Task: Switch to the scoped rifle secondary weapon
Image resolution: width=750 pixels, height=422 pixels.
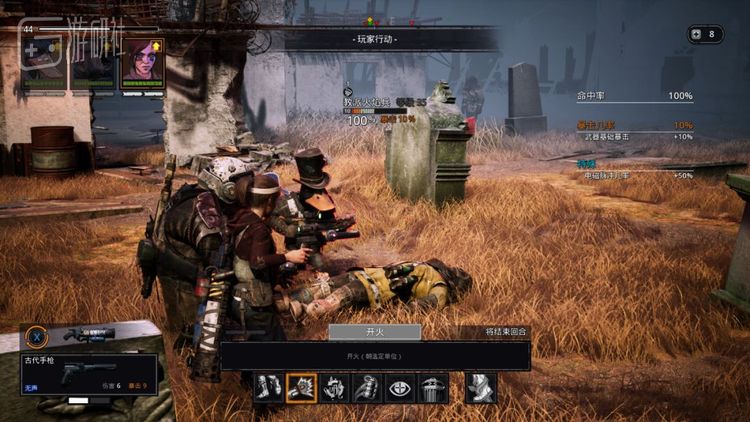Action: click(x=88, y=334)
